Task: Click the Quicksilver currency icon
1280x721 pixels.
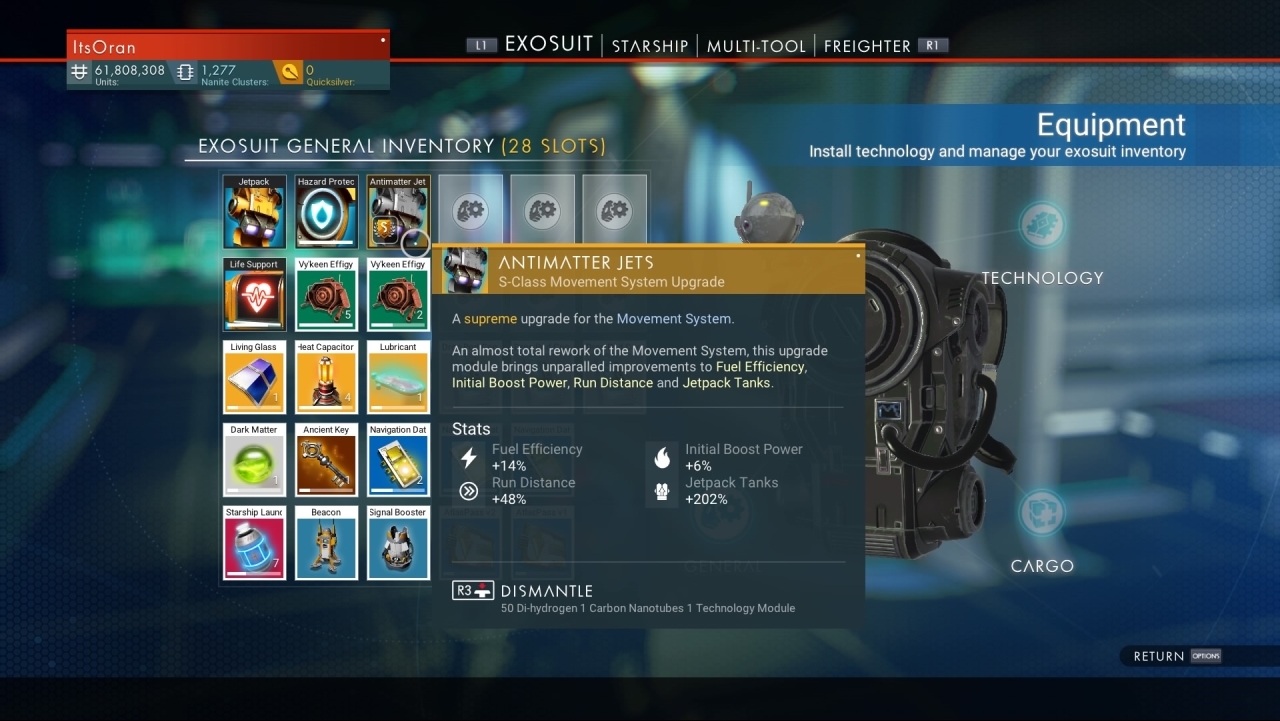Action: (x=292, y=72)
